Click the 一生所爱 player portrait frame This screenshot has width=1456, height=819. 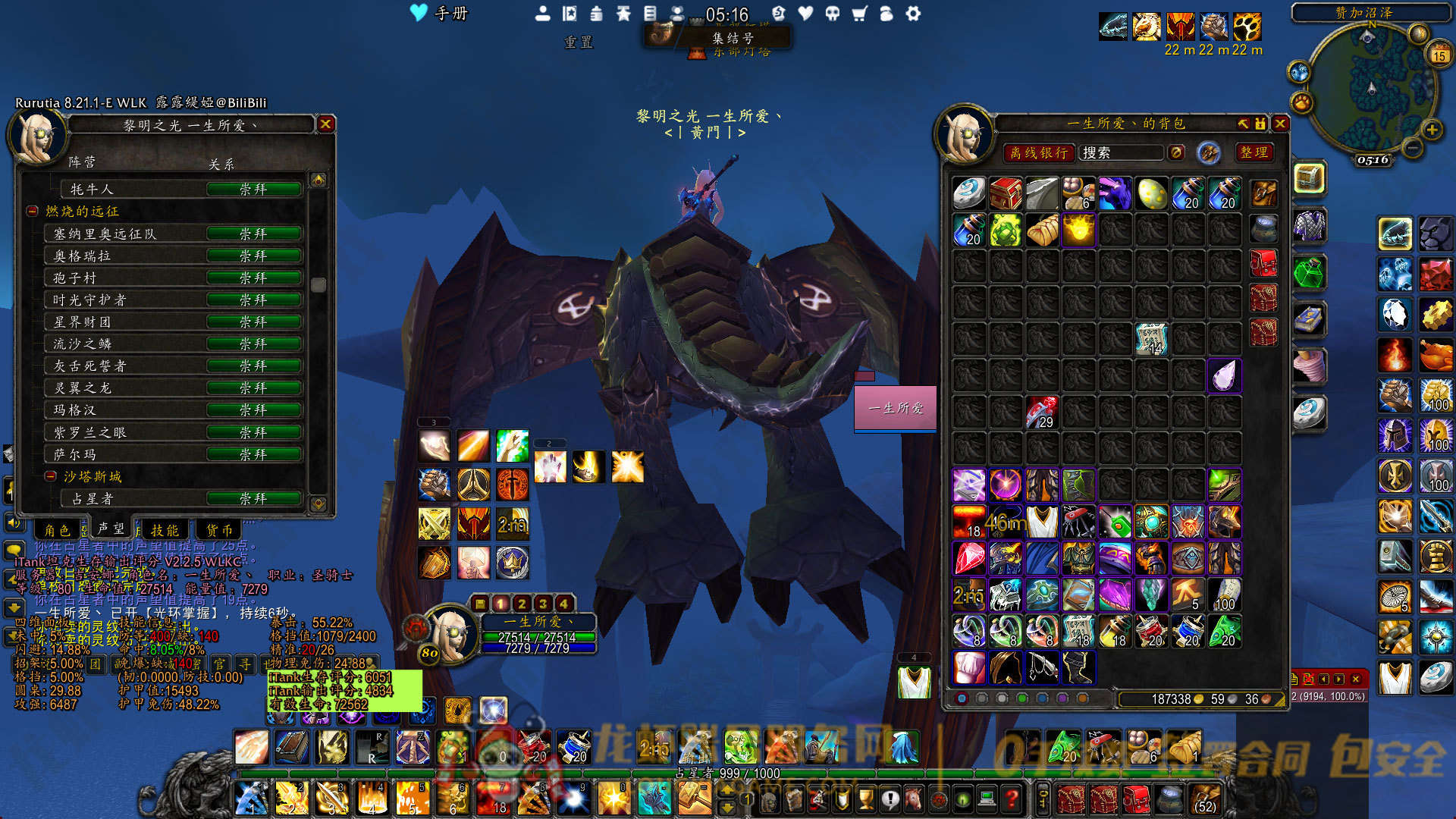(450, 632)
